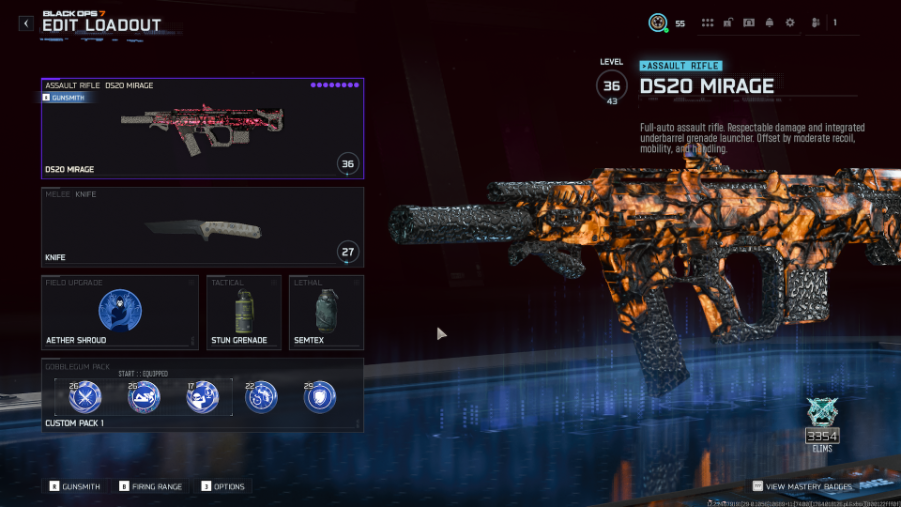Click the crossed swords gobblegum icon
Viewport: 901px width, 507px height.
[85, 398]
